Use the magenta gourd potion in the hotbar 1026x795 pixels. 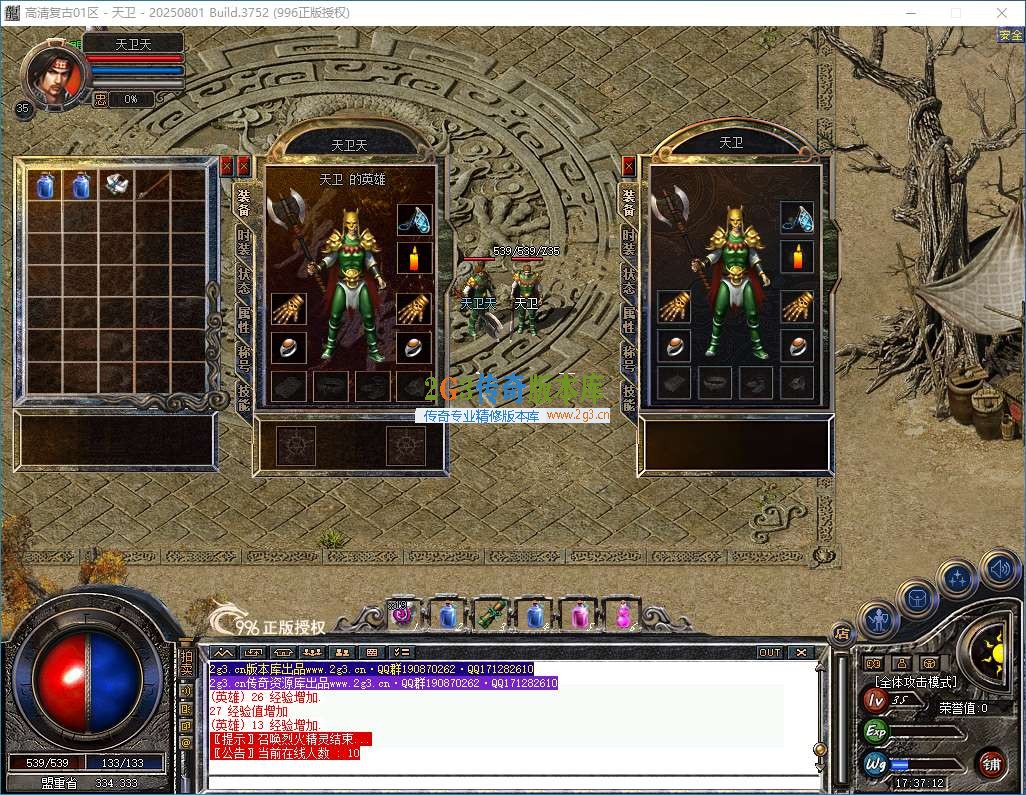pos(624,614)
